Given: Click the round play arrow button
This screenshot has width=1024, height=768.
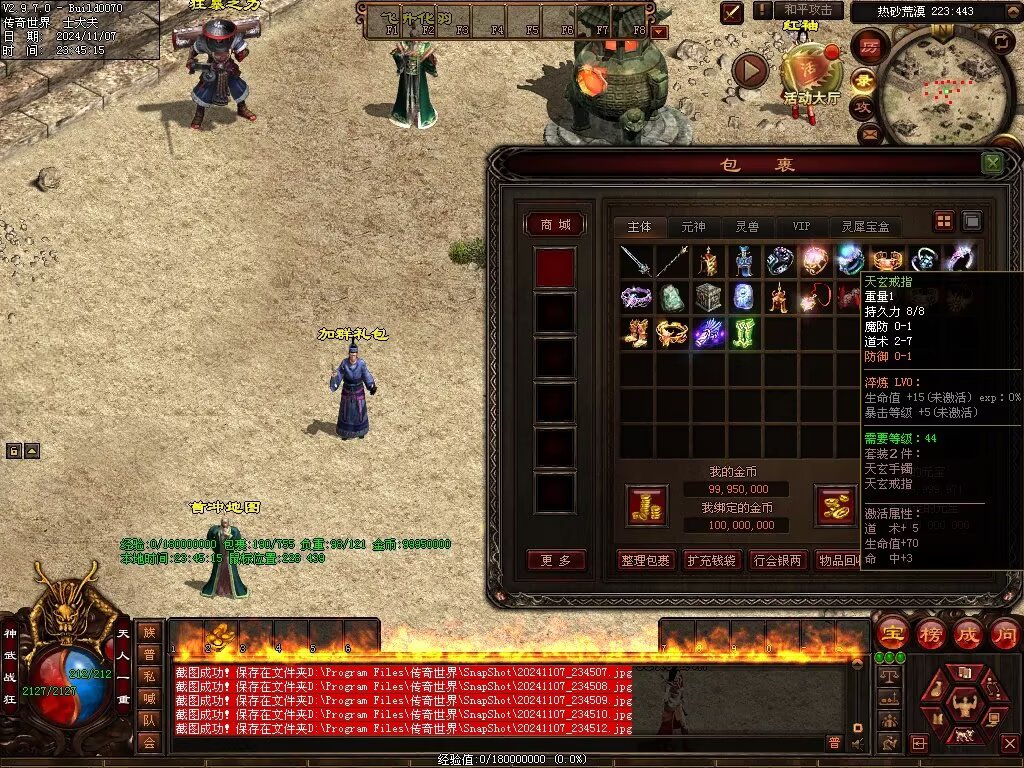Looking at the screenshot, I should tap(750, 70).
